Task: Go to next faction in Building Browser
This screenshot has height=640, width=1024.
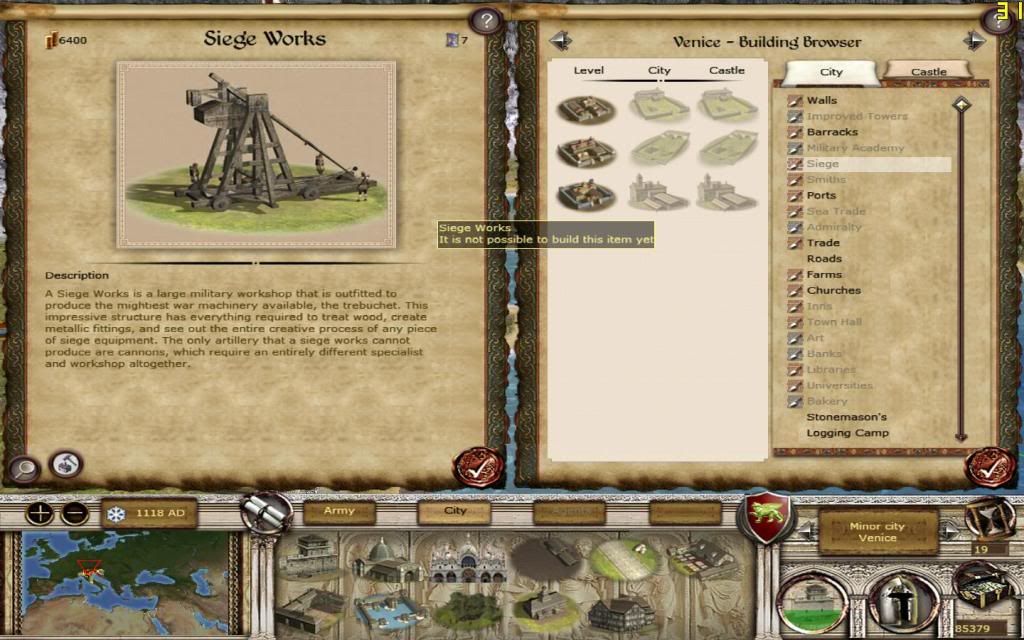Action: click(973, 41)
